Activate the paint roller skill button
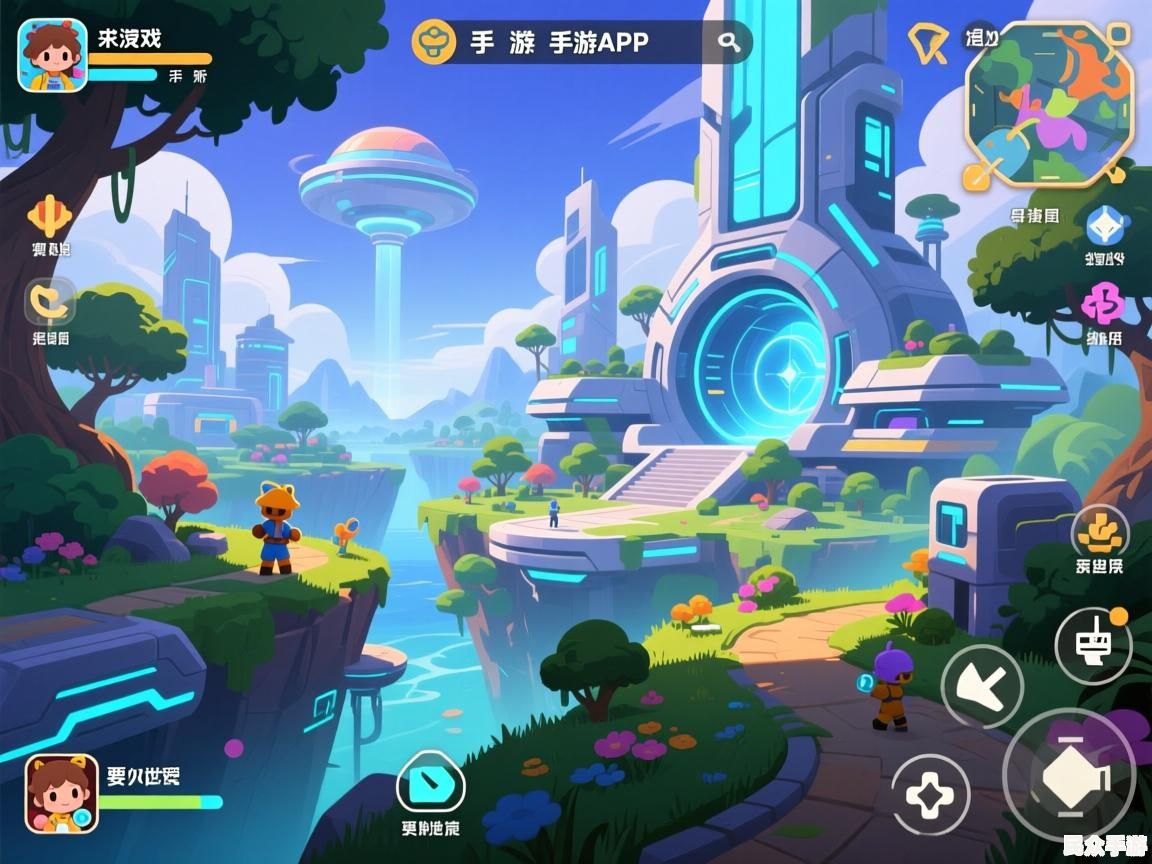Viewport: 1152px width, 864px height. (1093, 644)
